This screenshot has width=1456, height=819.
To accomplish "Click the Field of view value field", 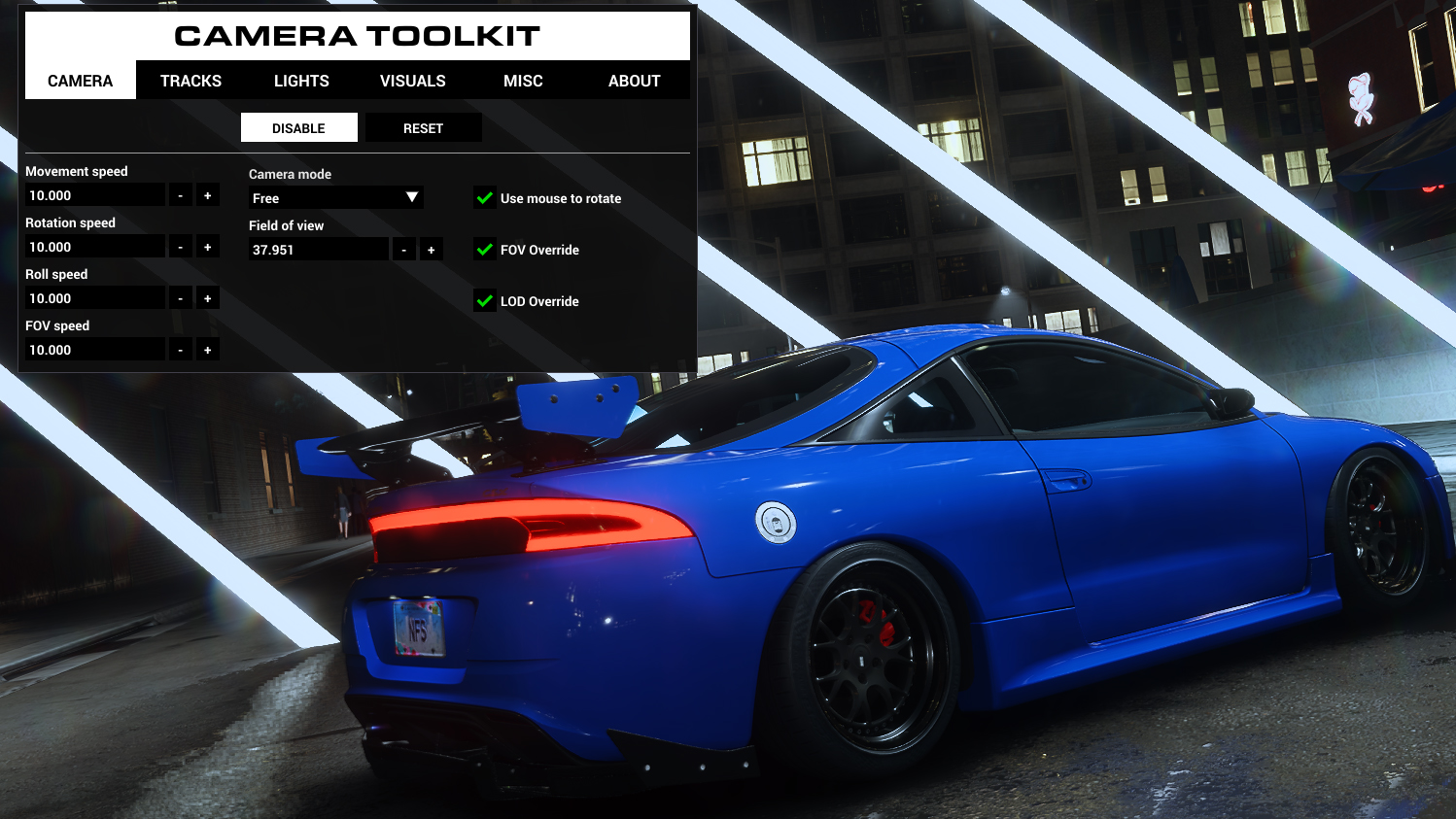I will tap(319, 249).
